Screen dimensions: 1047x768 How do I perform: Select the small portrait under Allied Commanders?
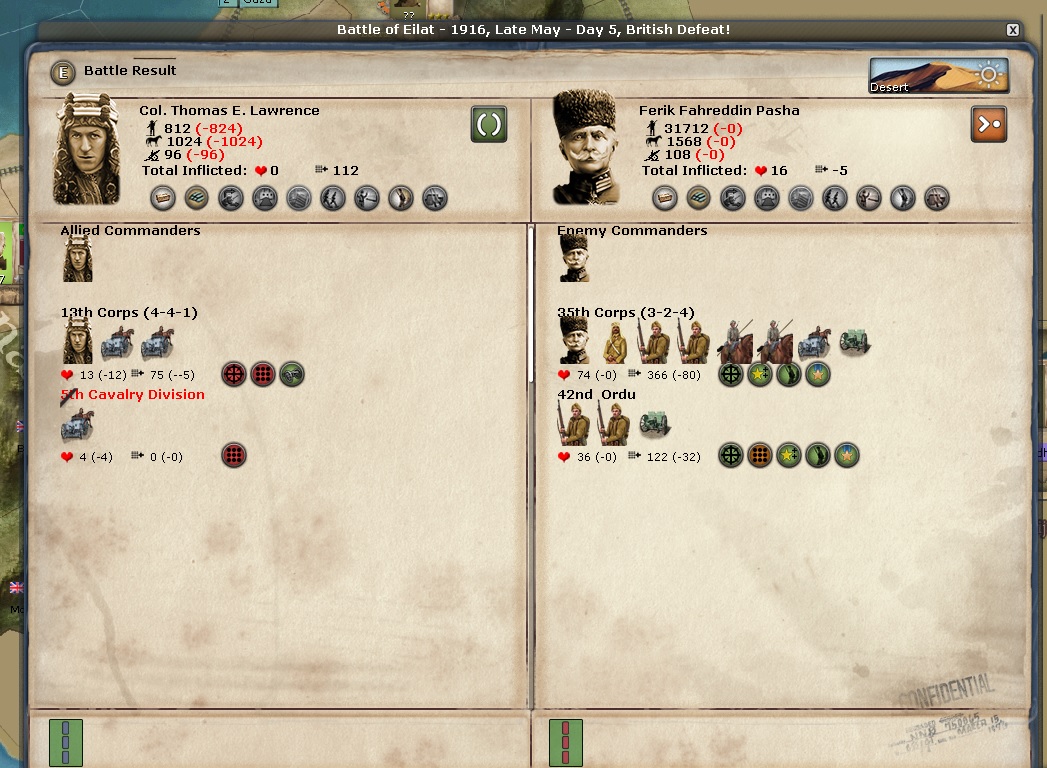[x=78, y=259]
